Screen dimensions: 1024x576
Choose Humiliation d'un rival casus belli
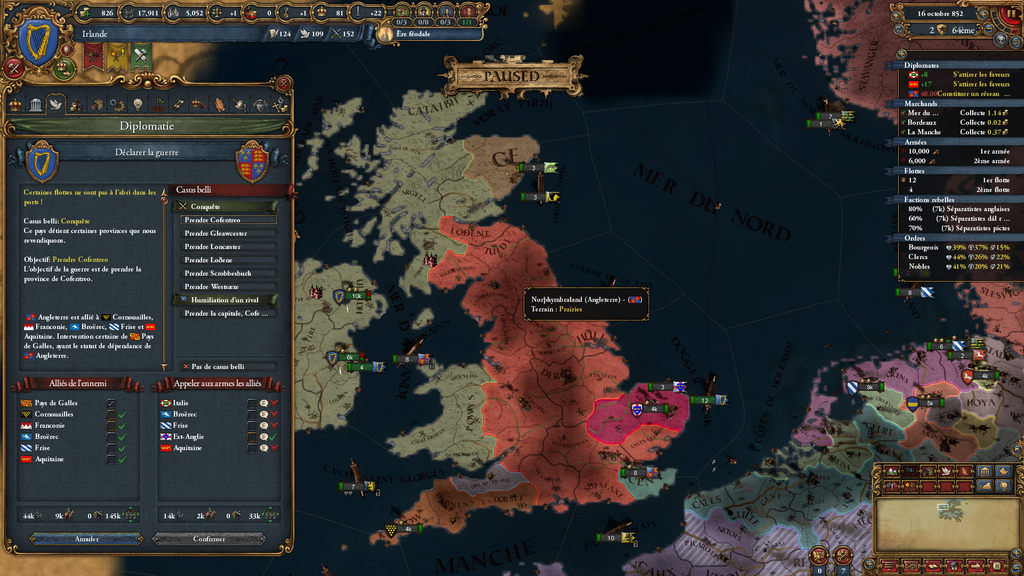click(229, 300)
